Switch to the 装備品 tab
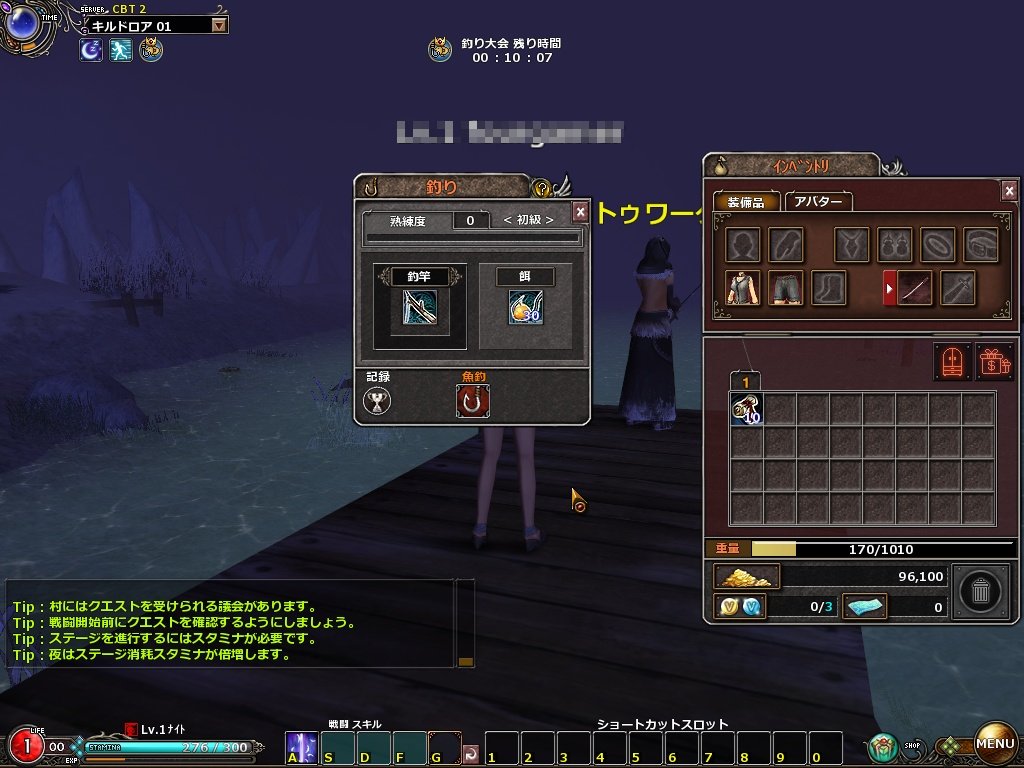Screen dimensions: 1024x768 pyautogui.click(x=745, y=201)
